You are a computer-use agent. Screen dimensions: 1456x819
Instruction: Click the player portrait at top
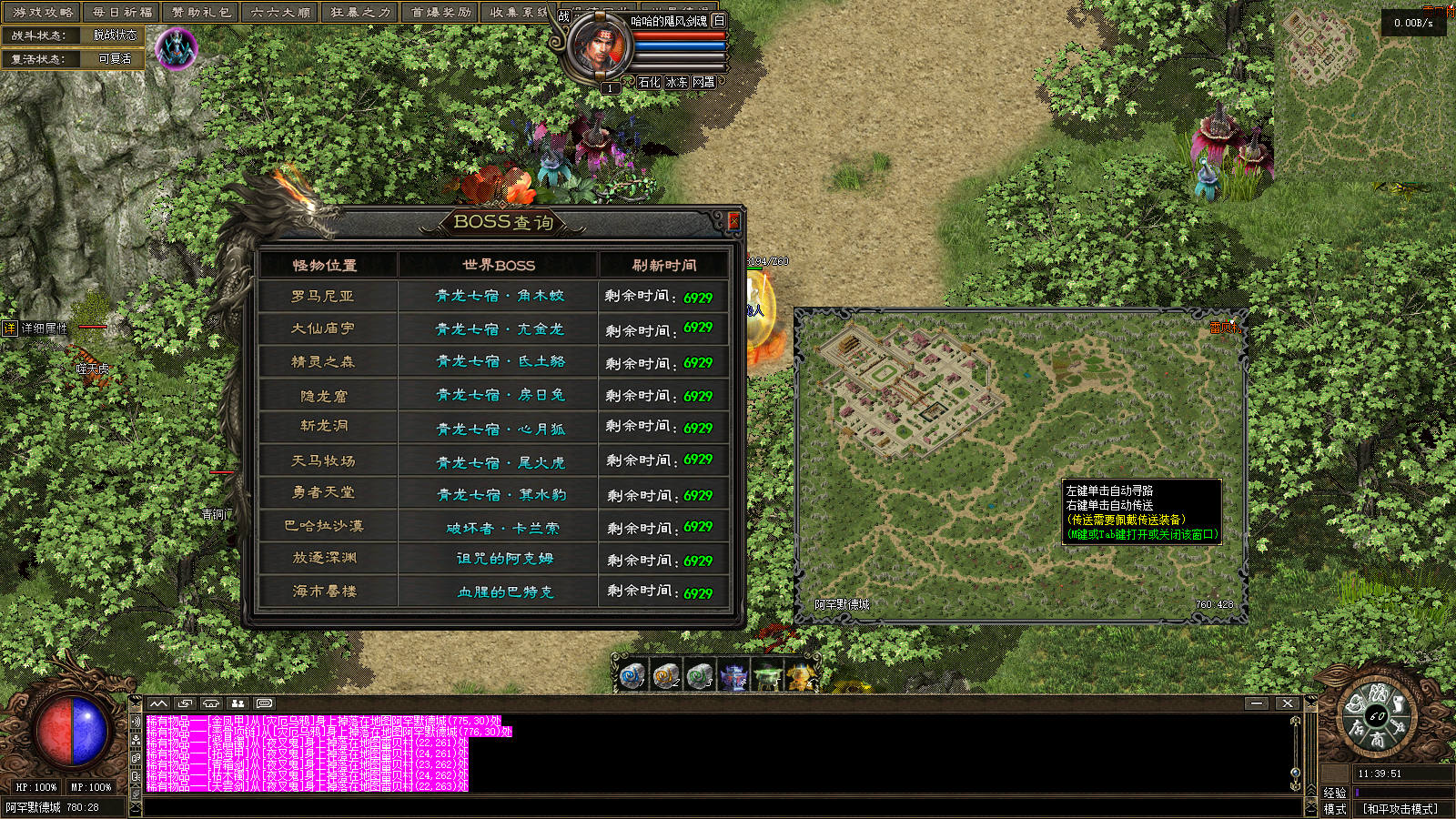pos(601,47)
